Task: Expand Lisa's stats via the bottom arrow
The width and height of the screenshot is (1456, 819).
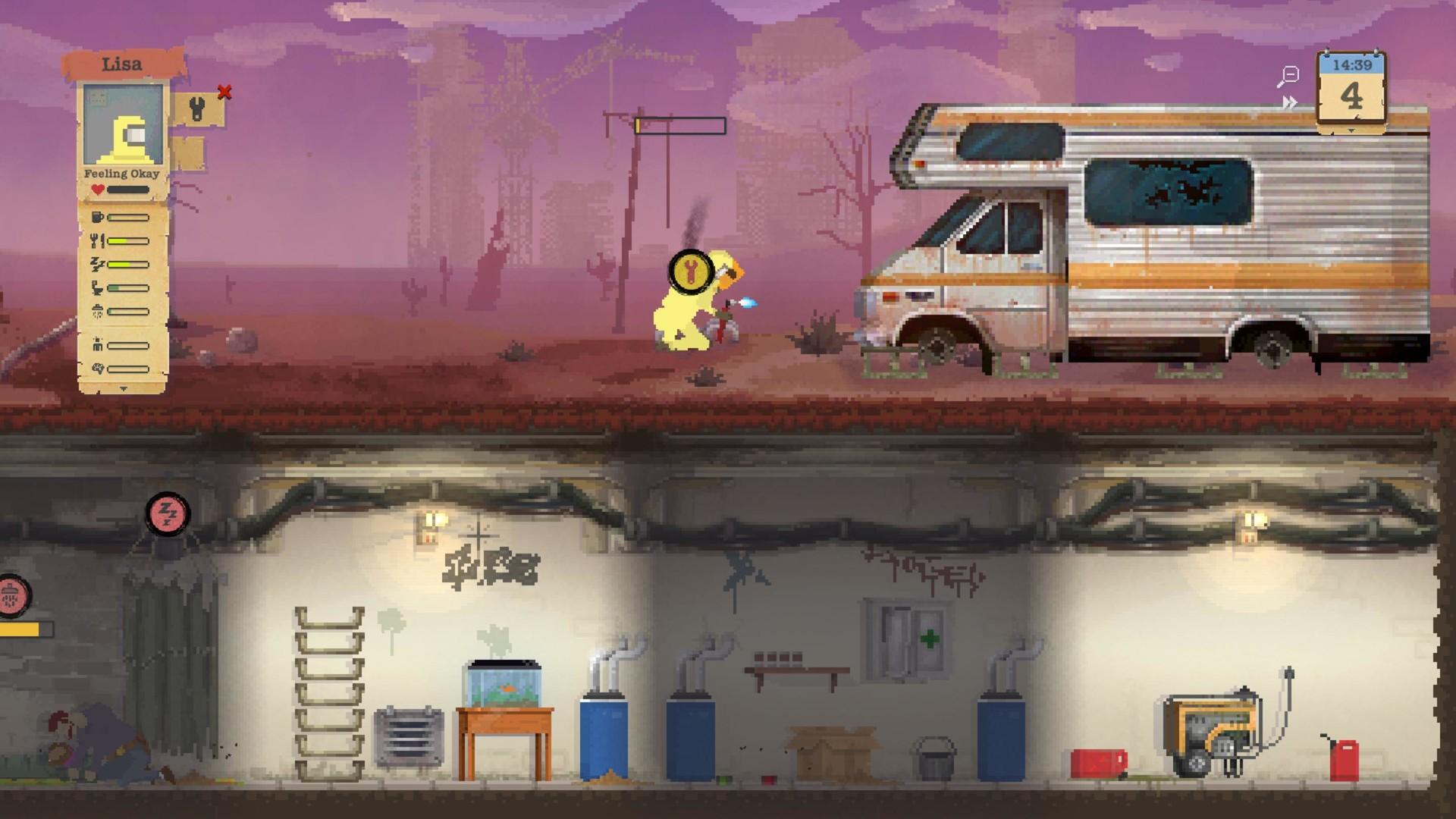Action: point(124,387)
